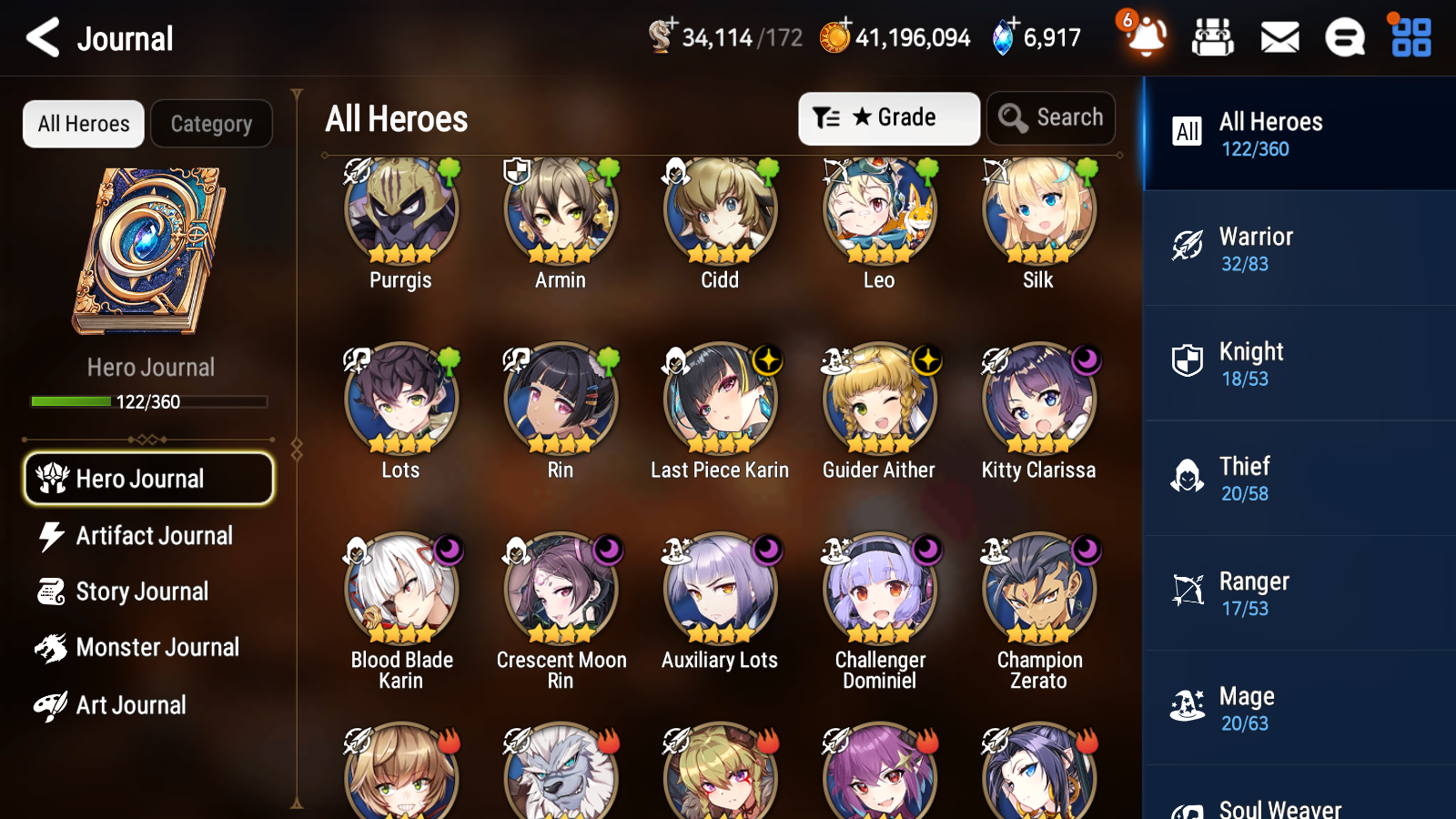Open the chat bubble icon
The image size is (1456, 819).
(x=1344, y=38)
